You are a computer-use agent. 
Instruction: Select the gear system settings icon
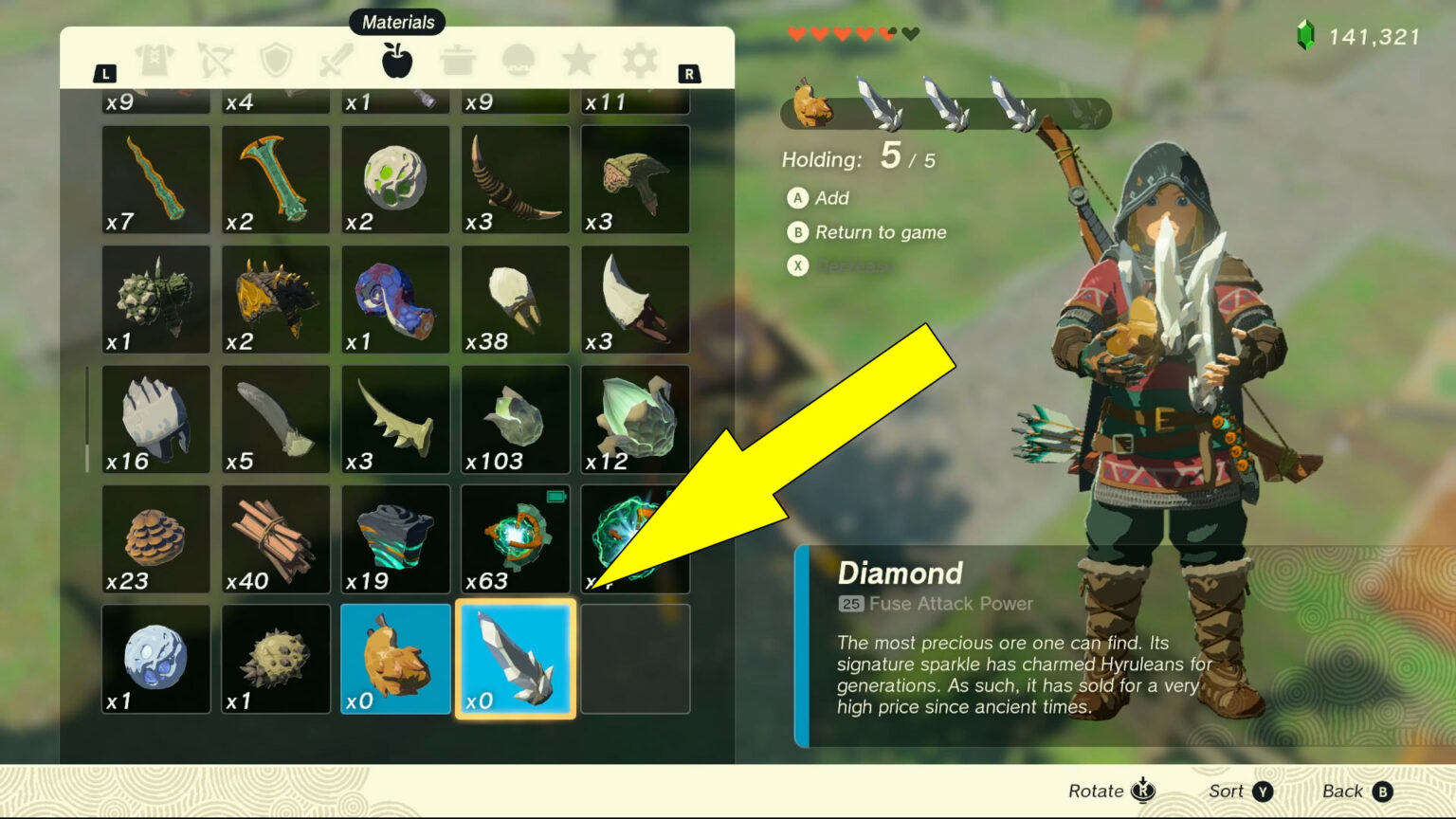tap(639, 59)
